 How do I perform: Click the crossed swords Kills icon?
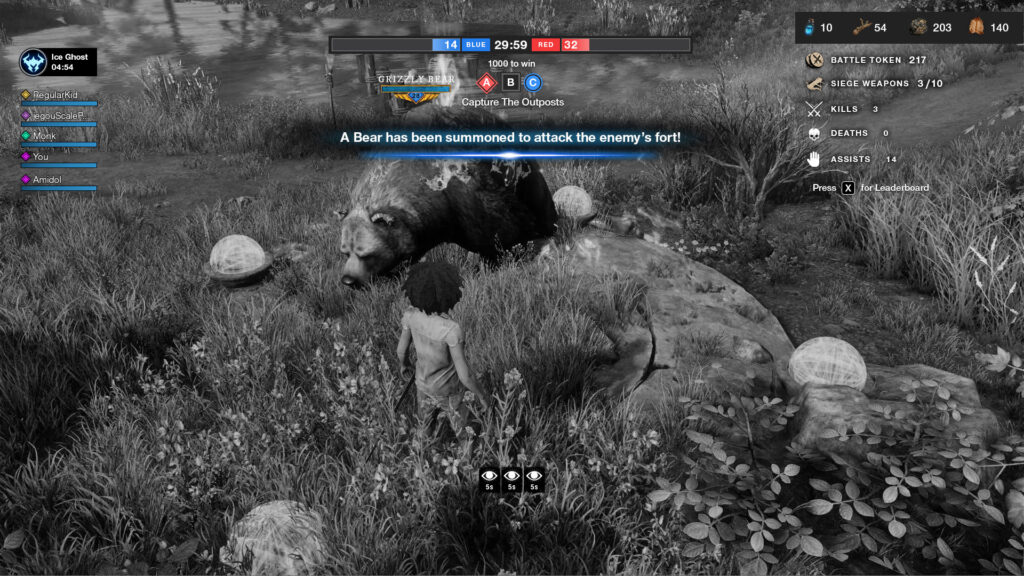point(814,109)
